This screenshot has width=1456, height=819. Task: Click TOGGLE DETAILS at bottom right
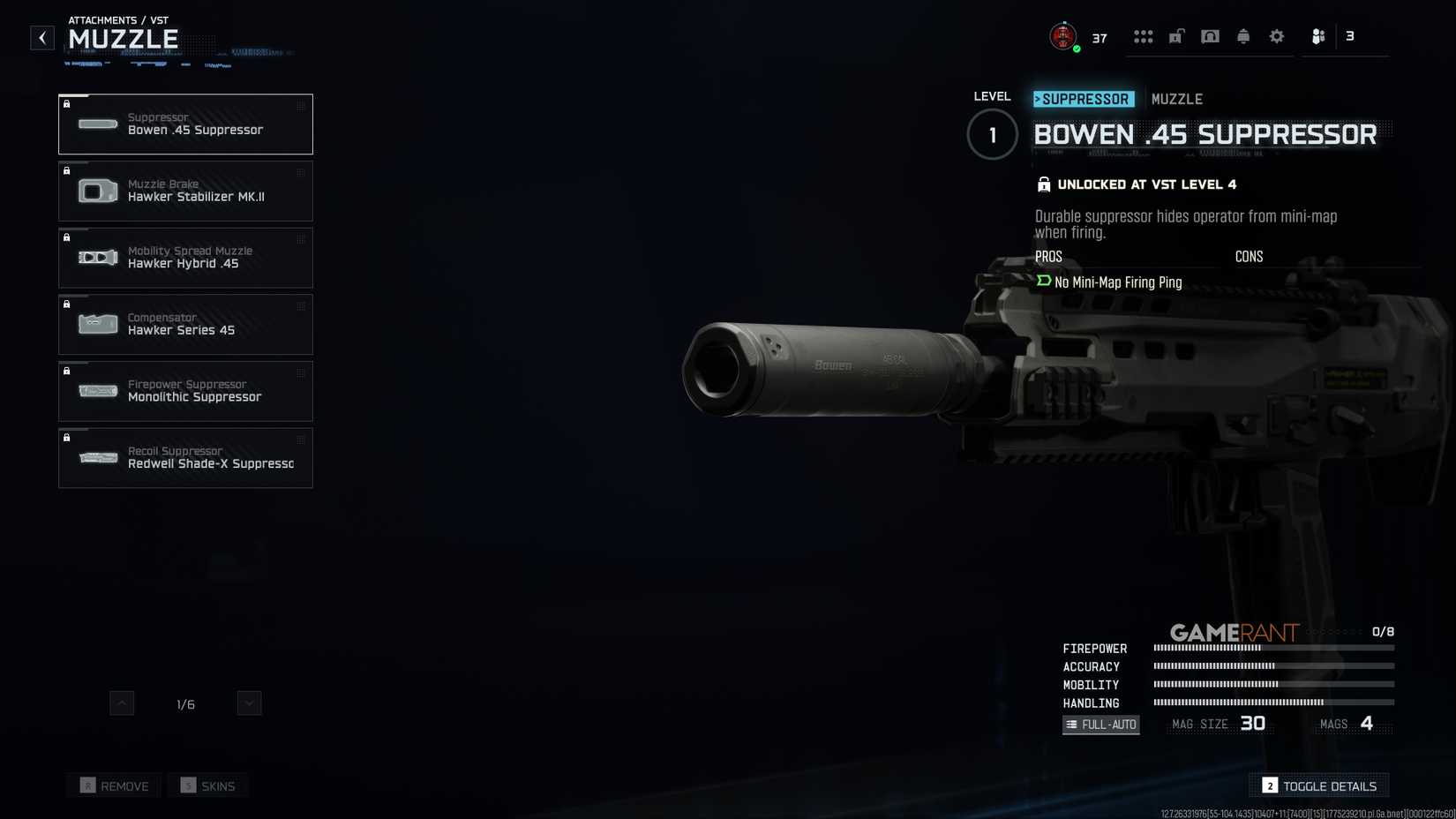click(x=1319, y=785)
